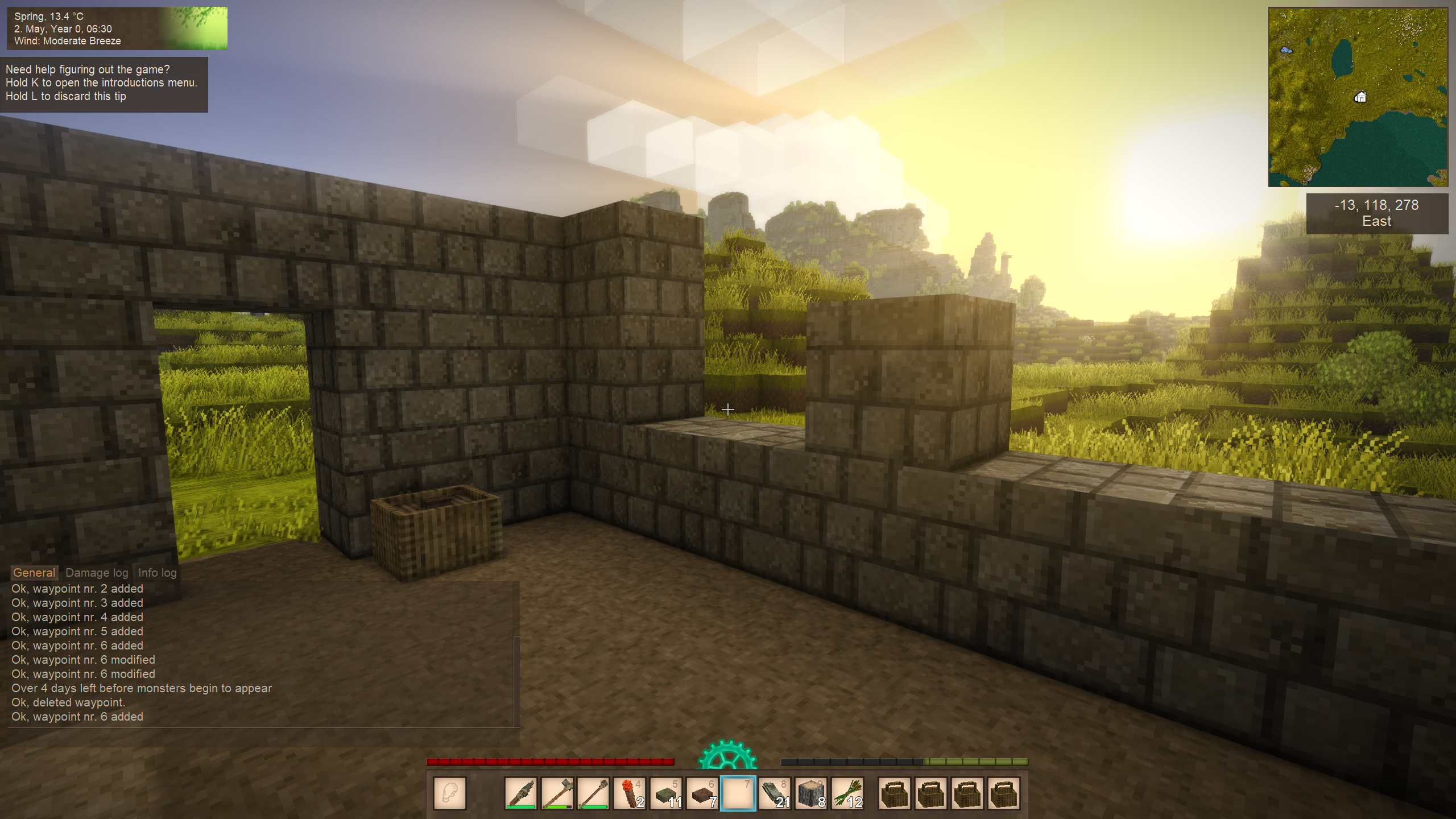Switch to the Damage log tab
1456x819 pixels.
(97, 573)
